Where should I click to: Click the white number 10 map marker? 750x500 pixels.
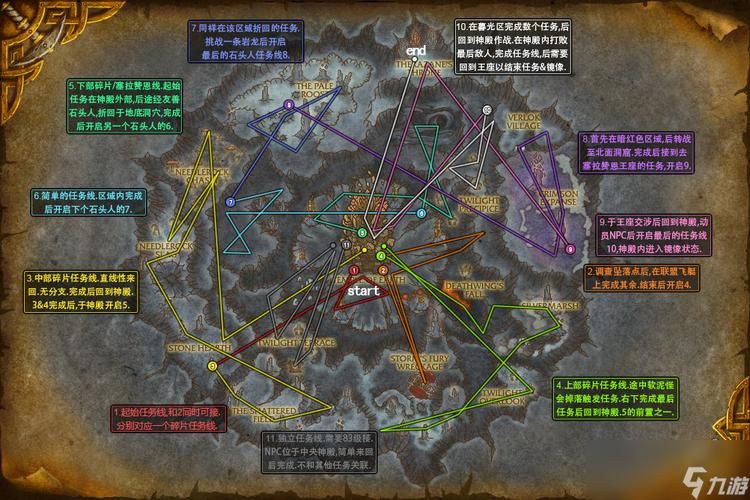point(487,110)
